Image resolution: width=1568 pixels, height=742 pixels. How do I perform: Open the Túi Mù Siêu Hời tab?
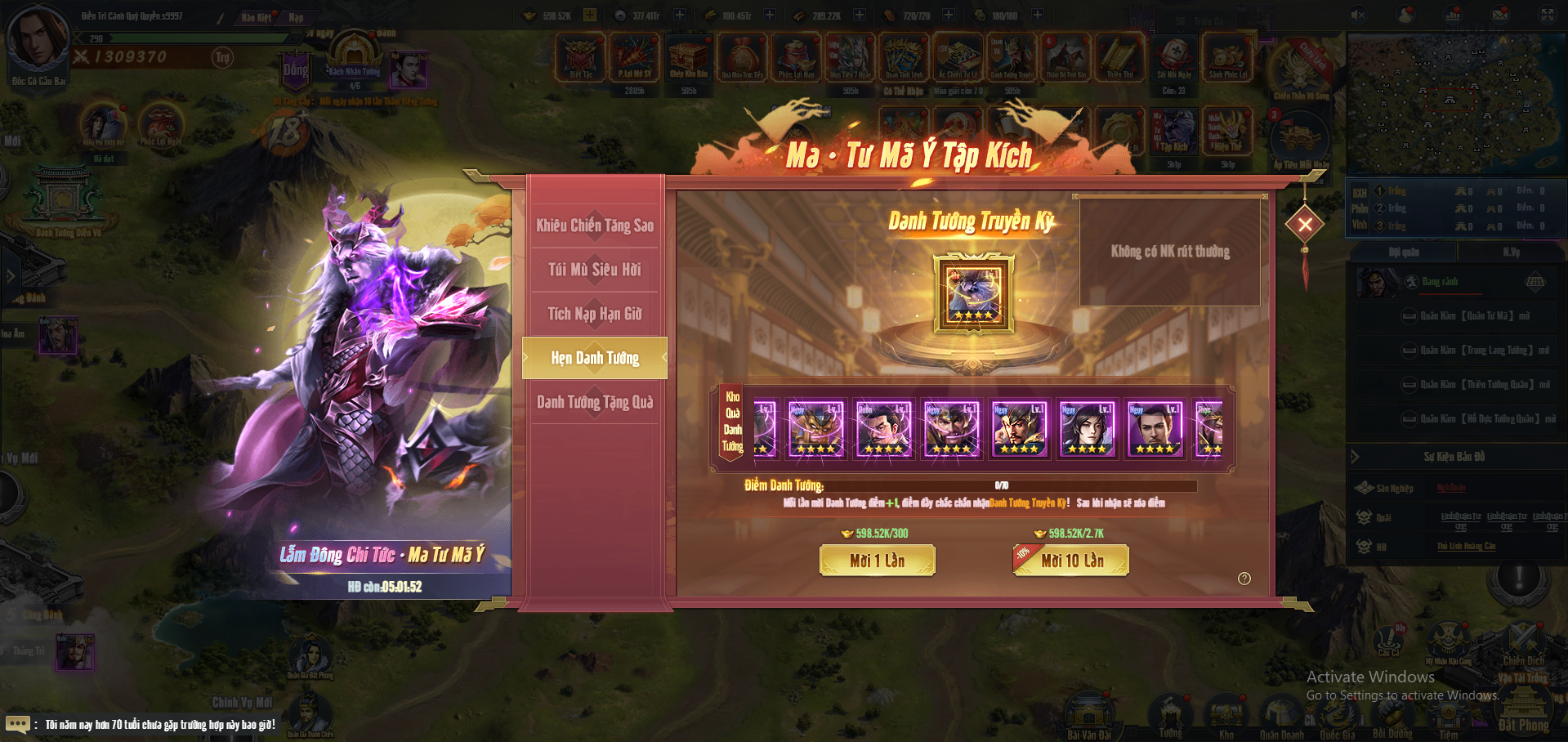595,270
